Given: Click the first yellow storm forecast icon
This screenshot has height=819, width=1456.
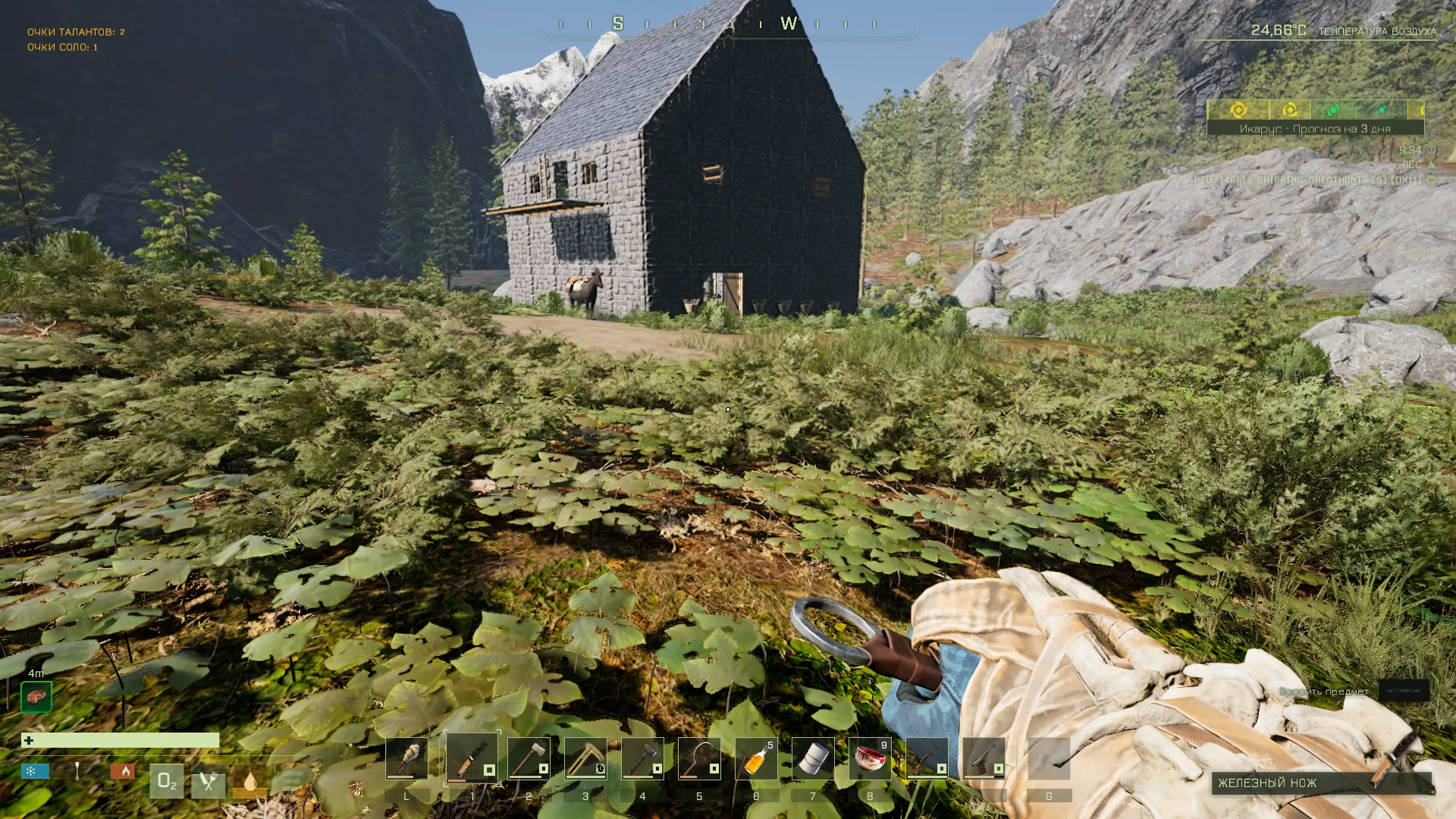Looking at the screenshot, I should (1238, 110).
